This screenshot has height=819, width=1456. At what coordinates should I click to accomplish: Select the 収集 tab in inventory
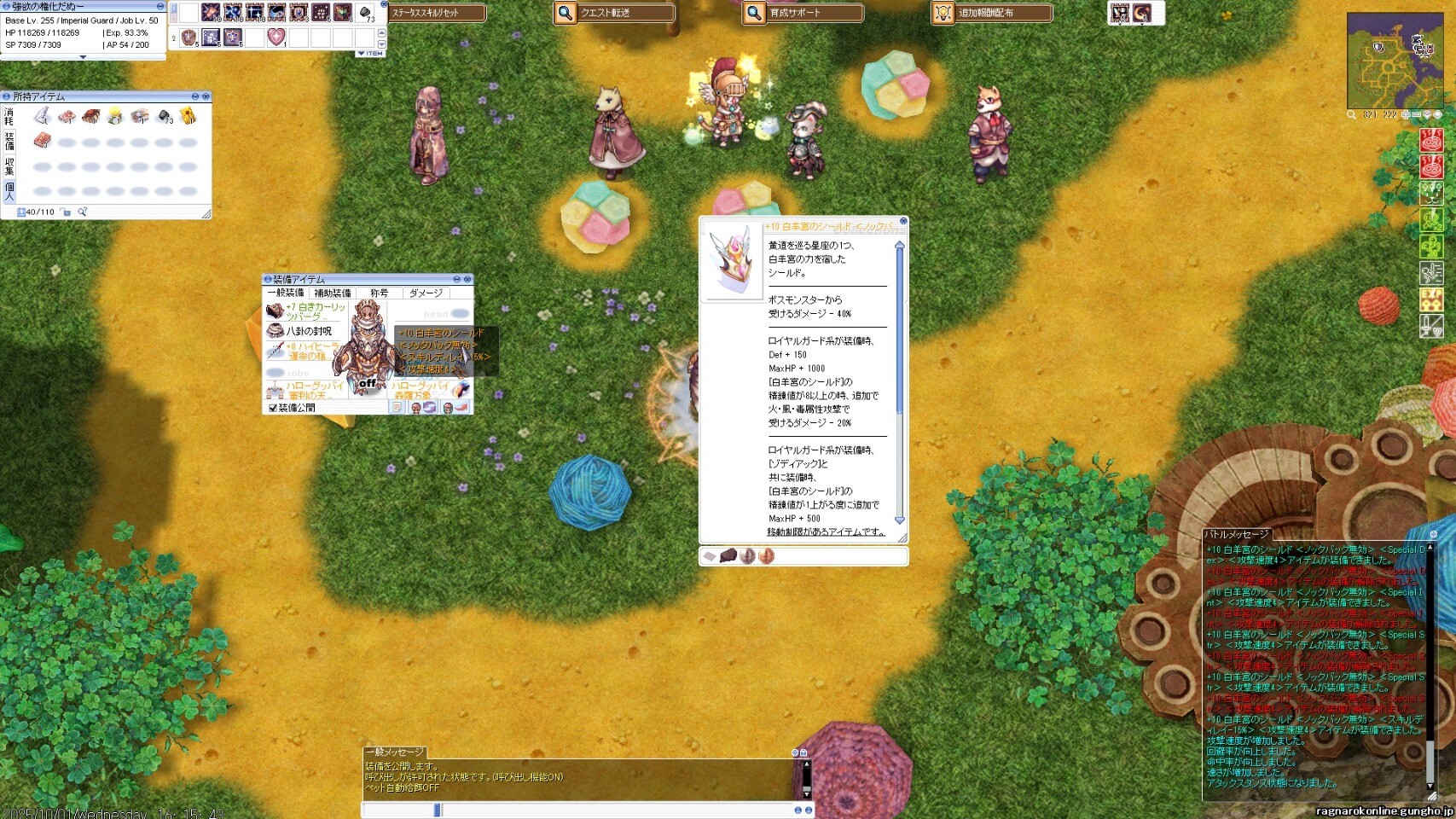point(9,166)
